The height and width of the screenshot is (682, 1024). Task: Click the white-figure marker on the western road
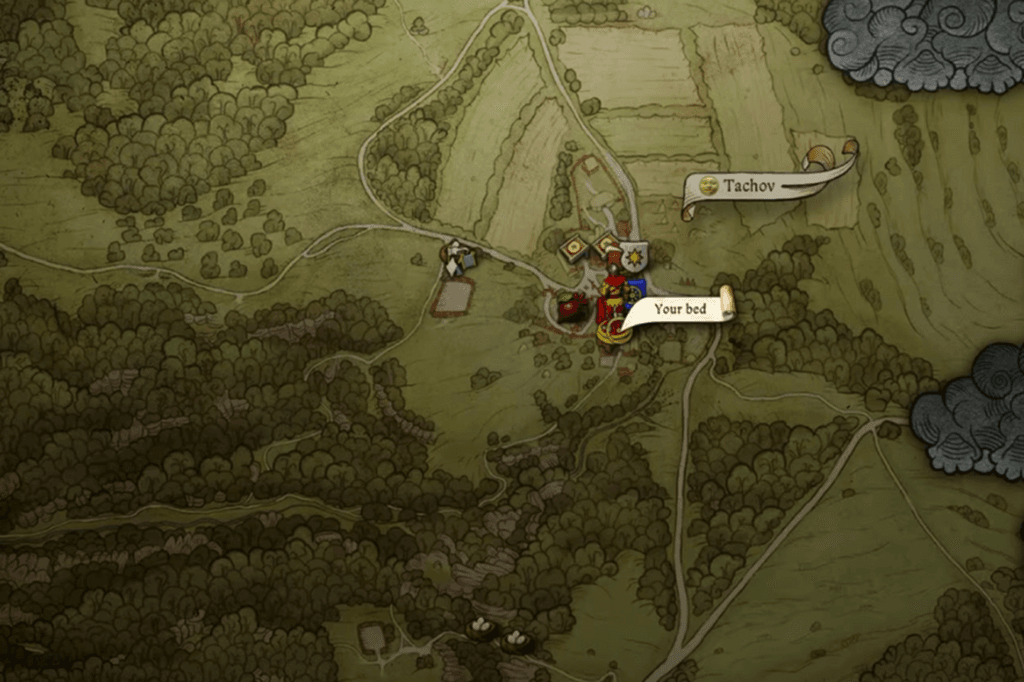pyautogui.click(x=457, y=259)
